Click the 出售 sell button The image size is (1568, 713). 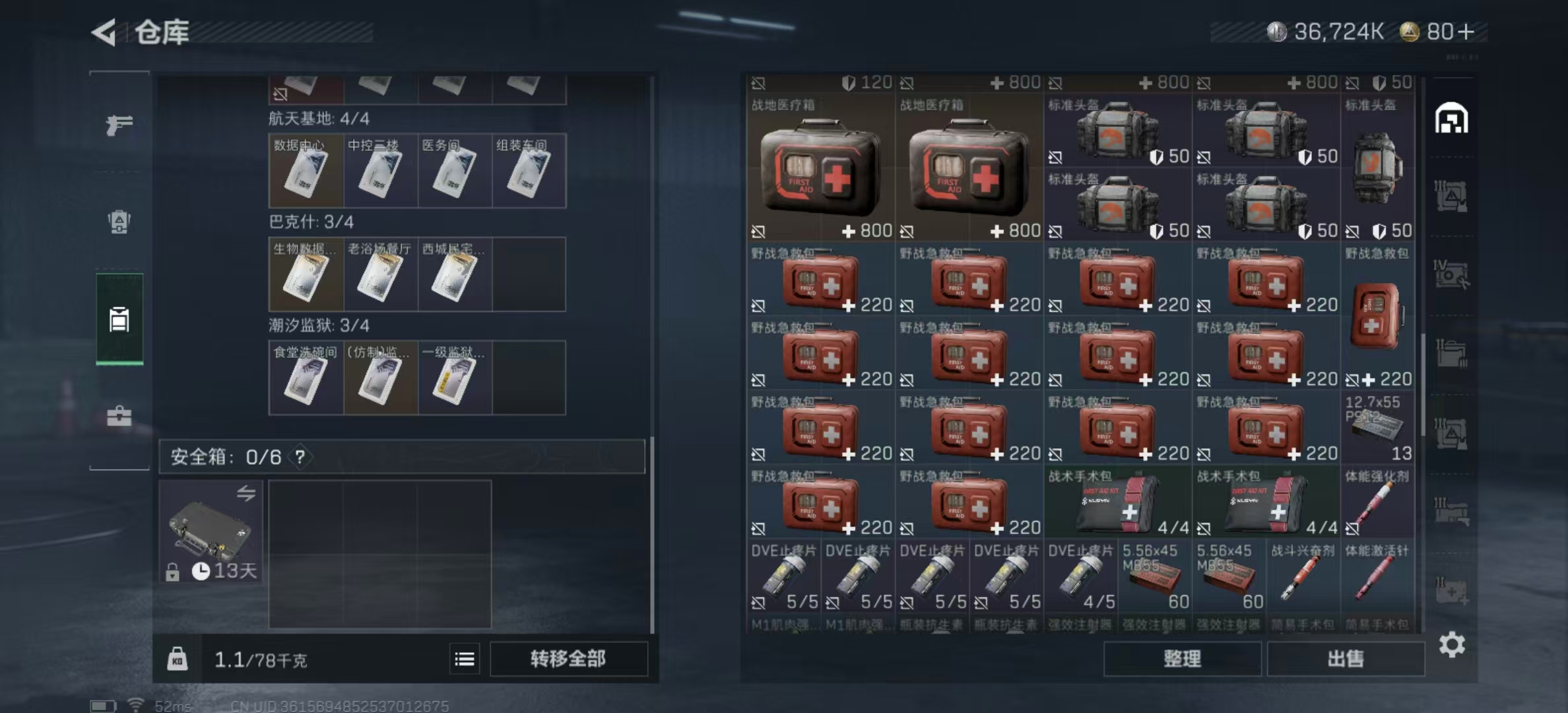point(1345,659)
